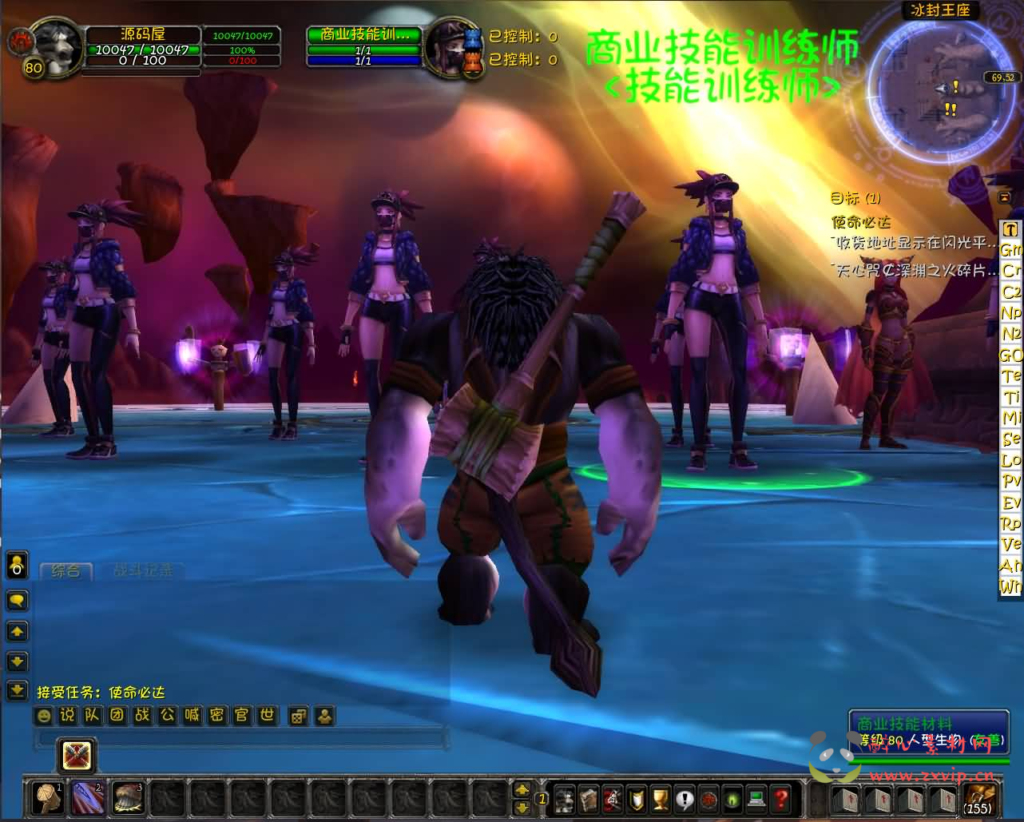Open the red question mark help button
Viewport: 1024px width, 822px height.
pos(781,799)
